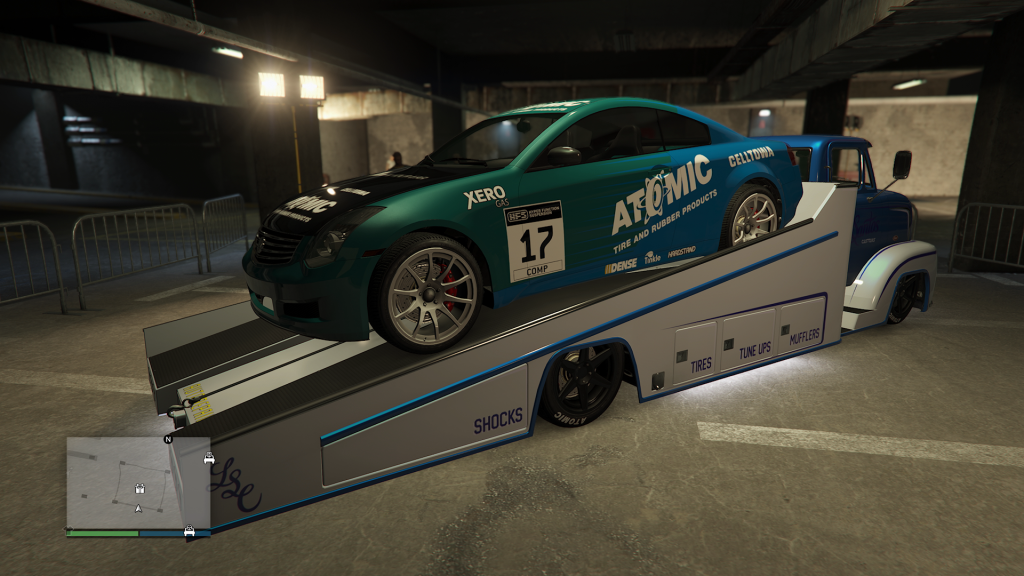This screenshot has height=576, width=1024.
Task: Click the blip in the minimap's center
Action: point(141,490)
